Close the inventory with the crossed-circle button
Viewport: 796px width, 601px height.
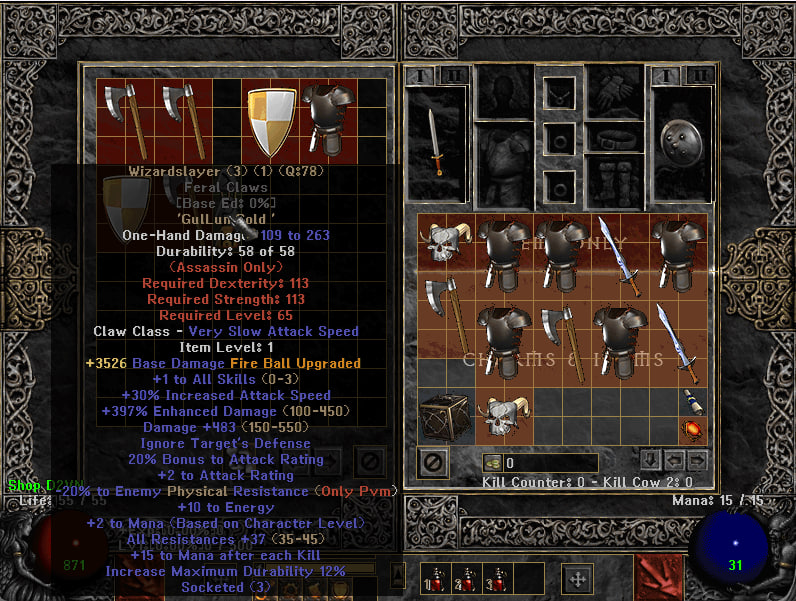(x=433, y=462)
